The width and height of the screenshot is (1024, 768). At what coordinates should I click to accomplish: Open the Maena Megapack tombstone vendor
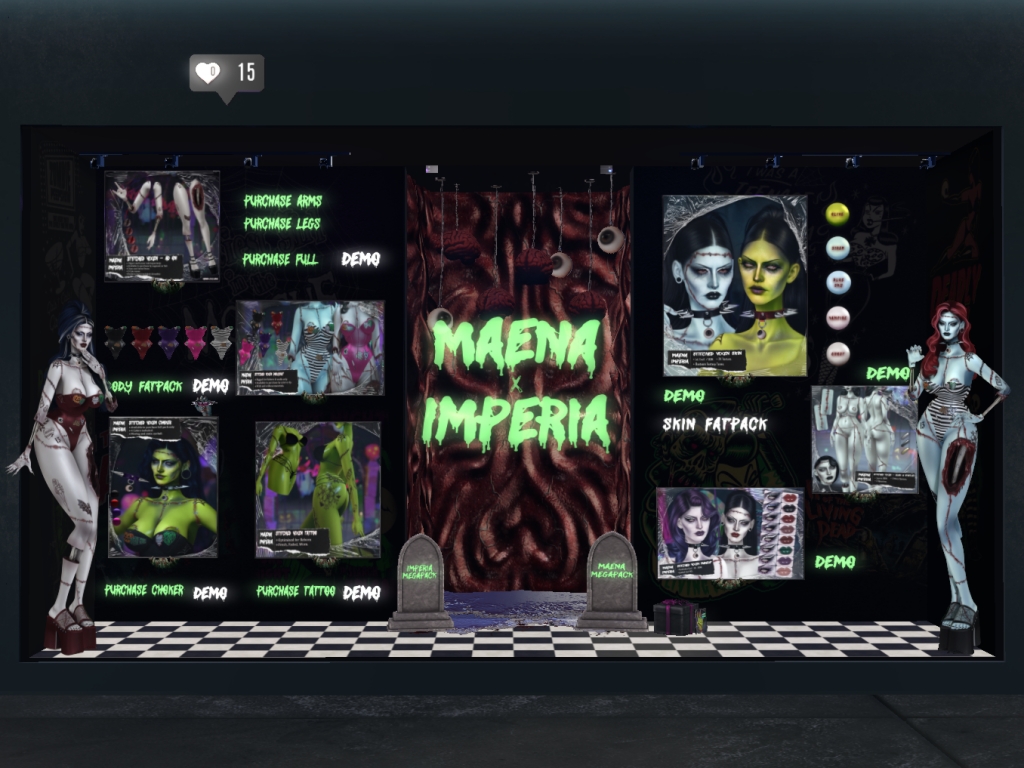[611, 576]
